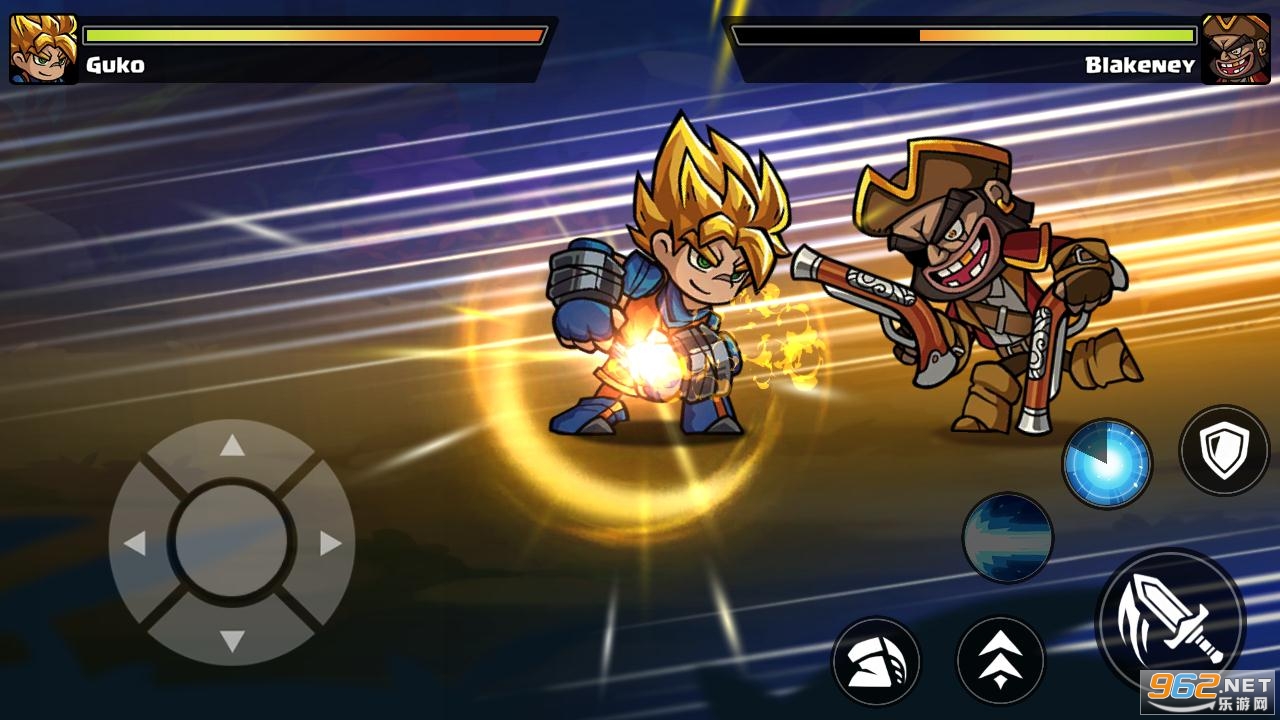1280x720 pixels.
Task: Activate the shield block button
Action: pos(1224,450)
